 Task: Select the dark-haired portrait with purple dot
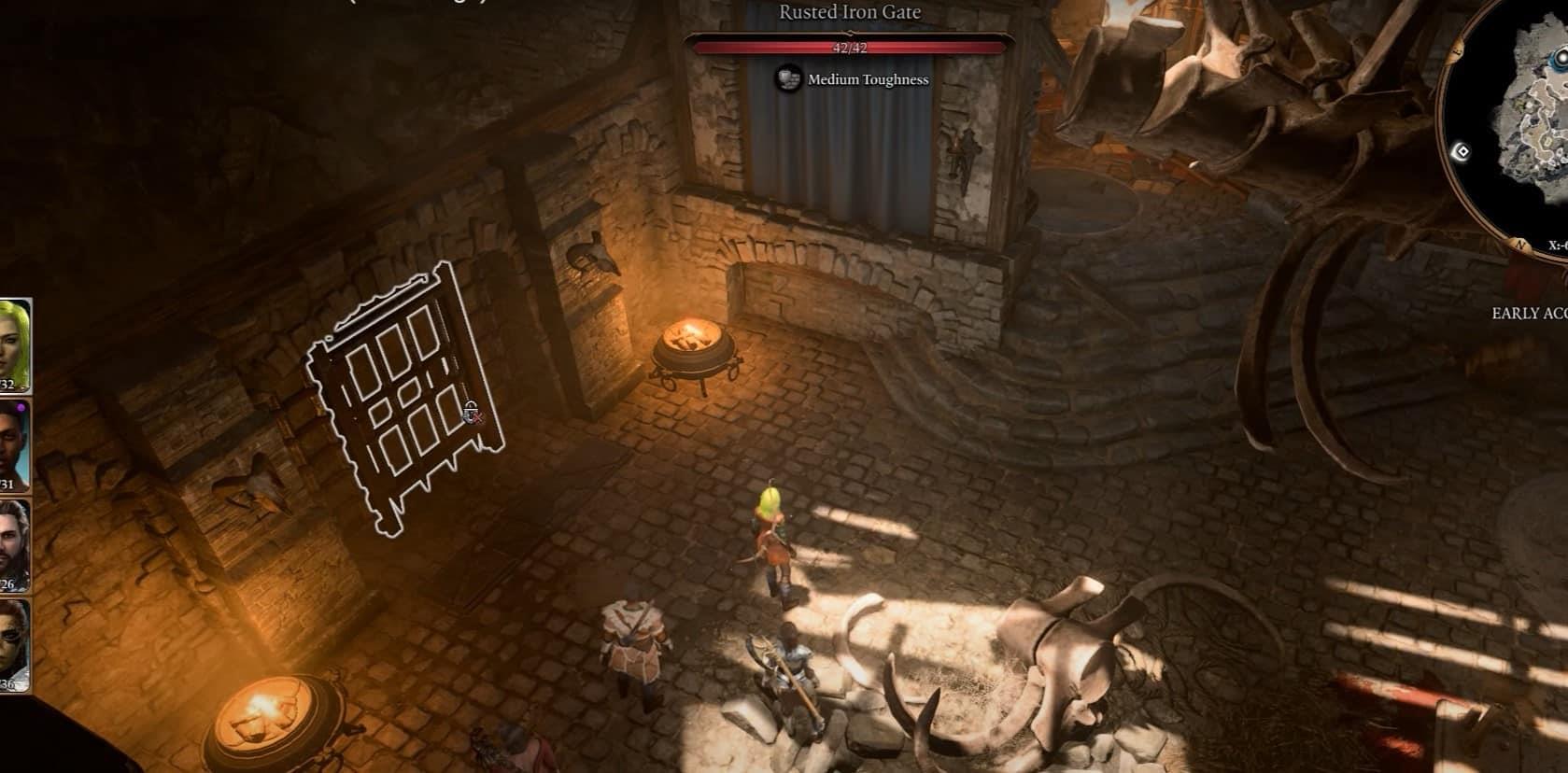(x=14, y=444)
